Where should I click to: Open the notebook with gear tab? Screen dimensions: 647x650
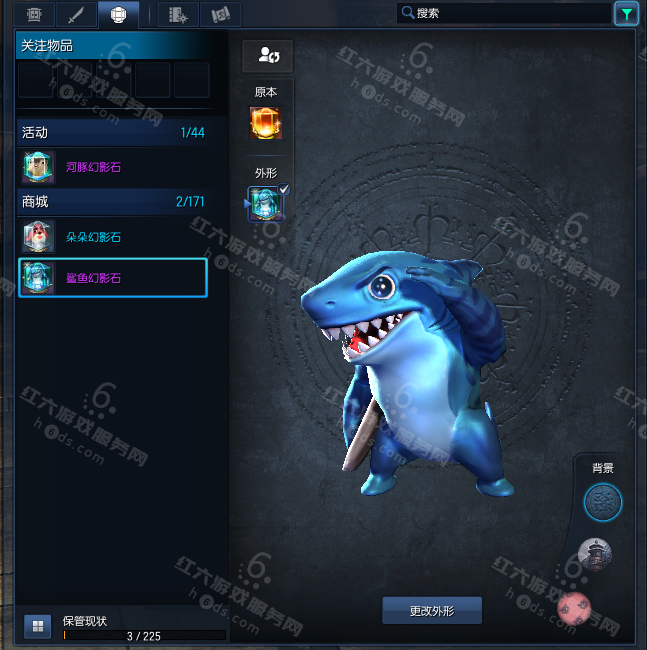tap(178, 14)
